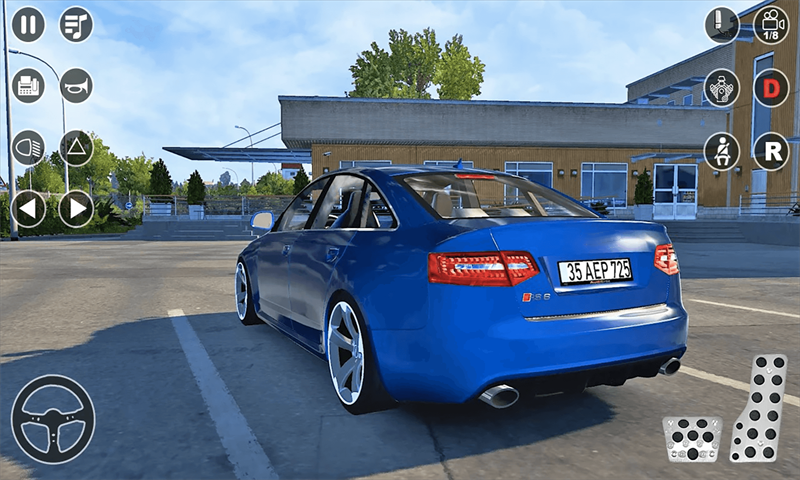Activate the right turn signal arrow
The image size is (800, 480).
(x=76, y=209)
